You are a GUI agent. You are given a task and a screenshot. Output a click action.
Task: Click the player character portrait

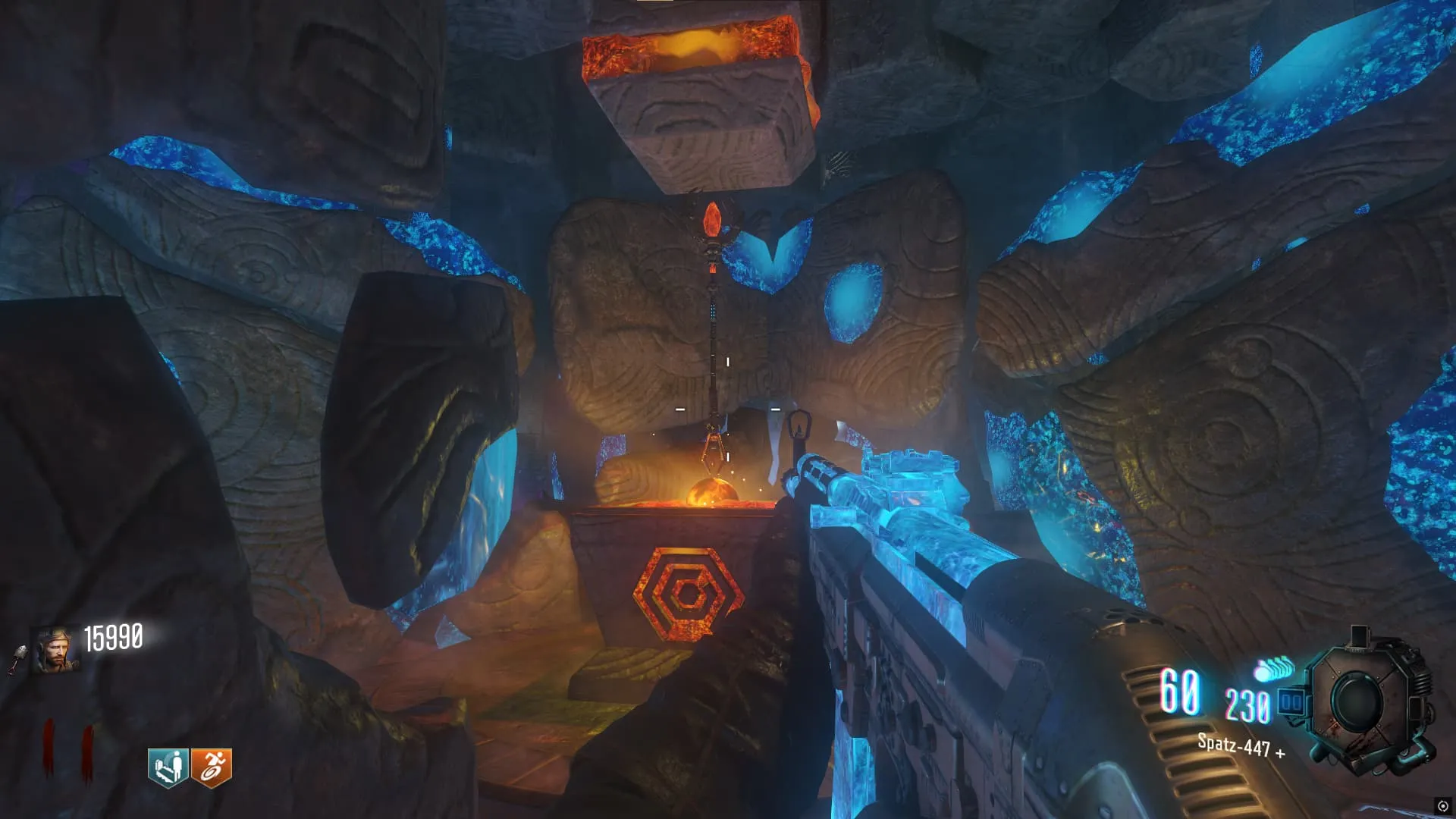pyautogui.click(x=55, y=650)
